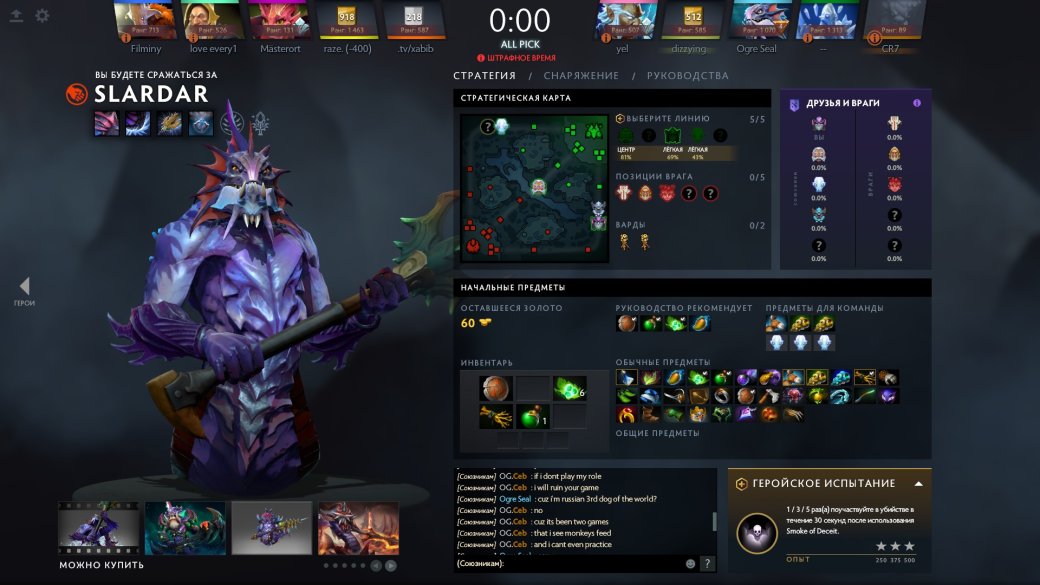Select the Tango stack in inventory

[x=568, y=389]
